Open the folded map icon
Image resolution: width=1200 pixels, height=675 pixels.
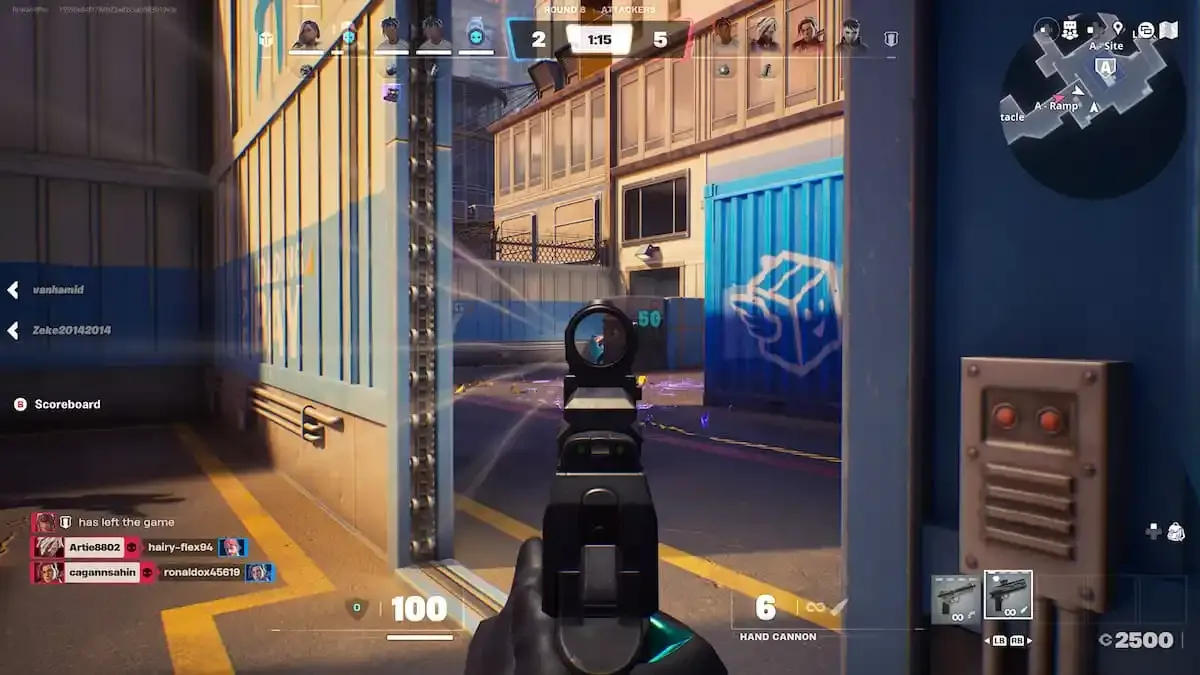(x=1168, y=30)
